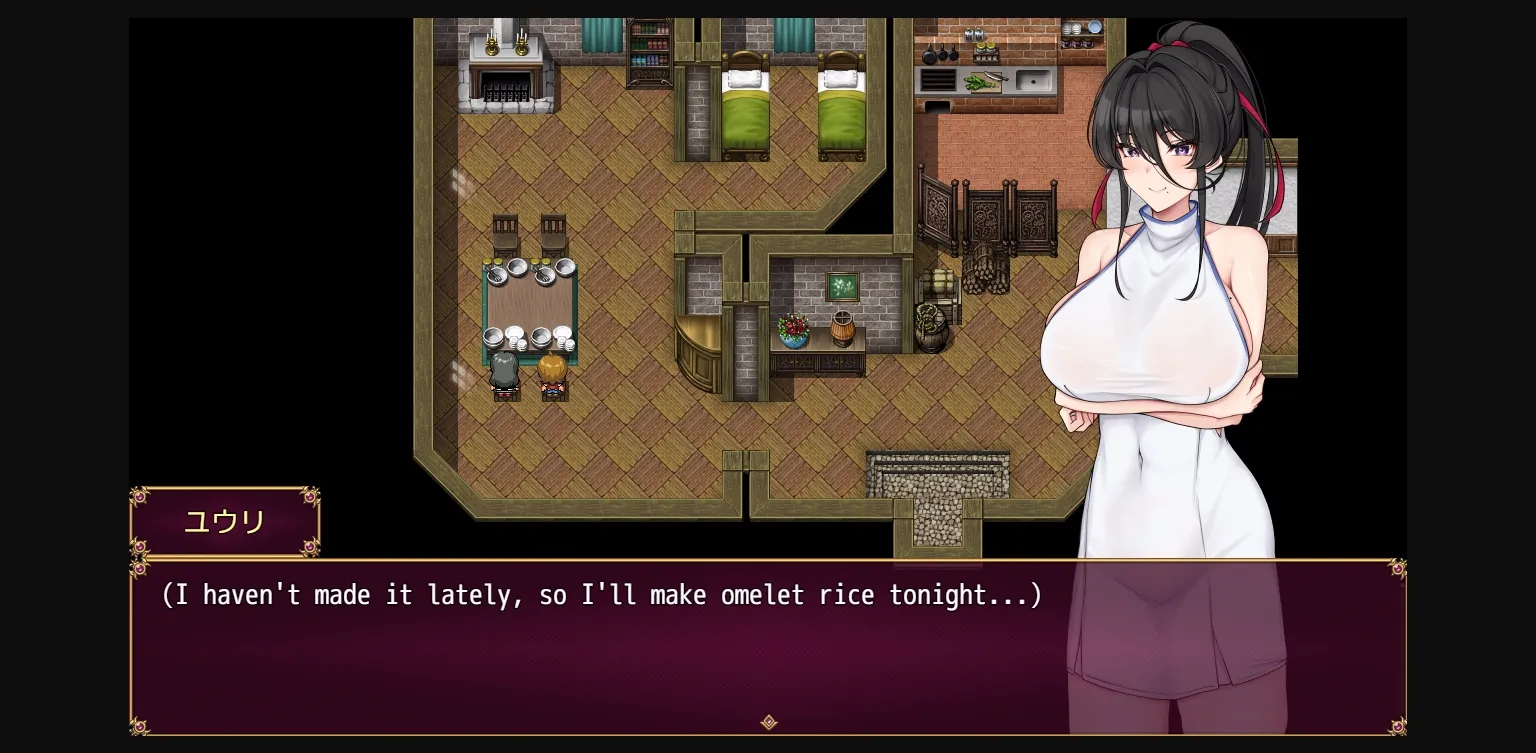
Task: Click the plant painting on the stone wall
Action: click(843, 288)
